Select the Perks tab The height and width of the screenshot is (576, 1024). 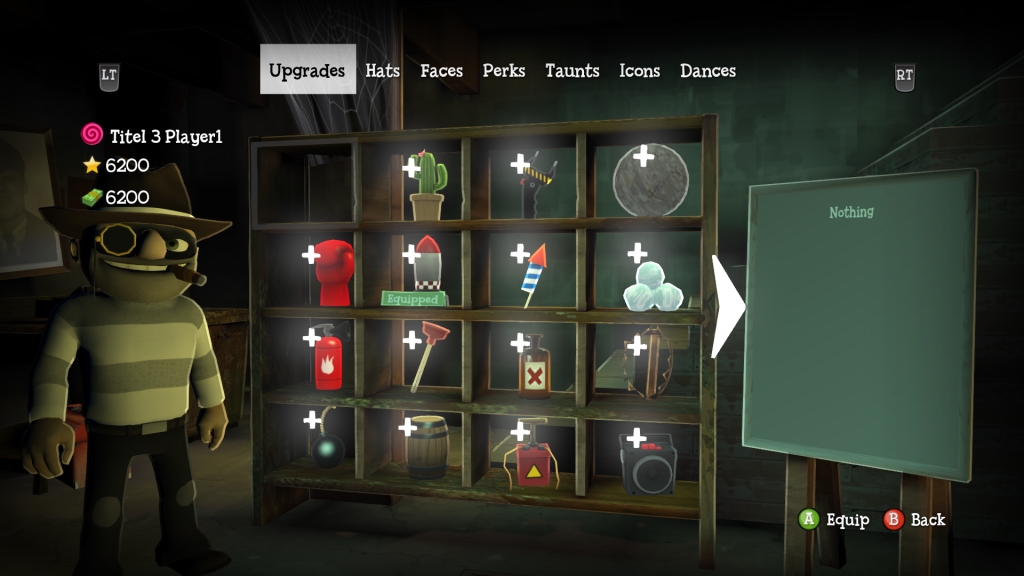504,71
